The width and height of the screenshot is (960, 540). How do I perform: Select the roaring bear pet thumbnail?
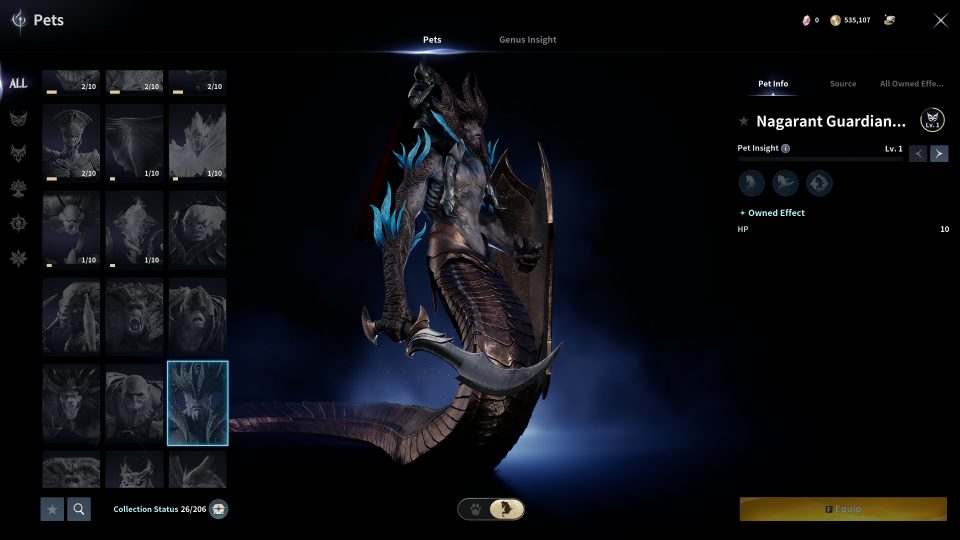pyautogui.click(x=134, y=317)
